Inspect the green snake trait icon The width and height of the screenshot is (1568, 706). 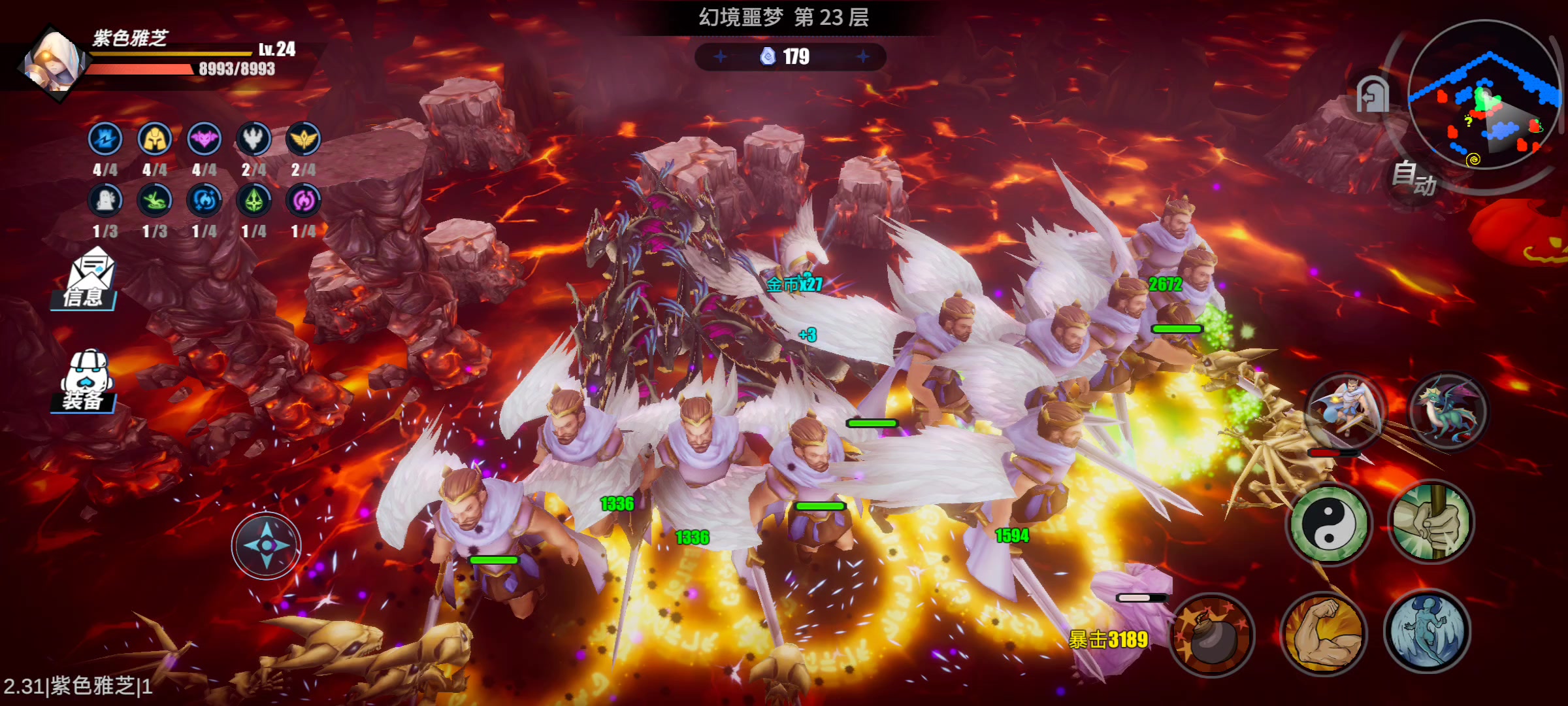click(155, 201)
